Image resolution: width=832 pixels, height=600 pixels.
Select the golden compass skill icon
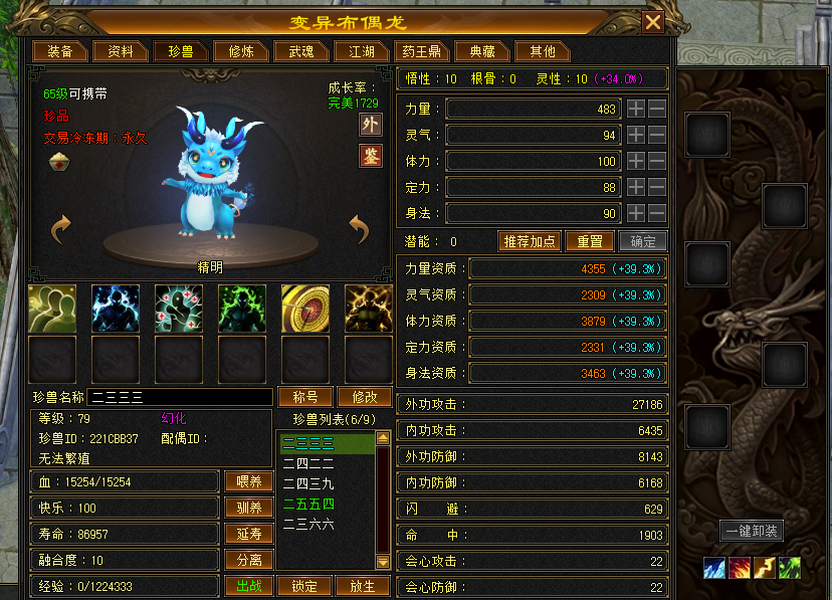(x=305, y=308)
